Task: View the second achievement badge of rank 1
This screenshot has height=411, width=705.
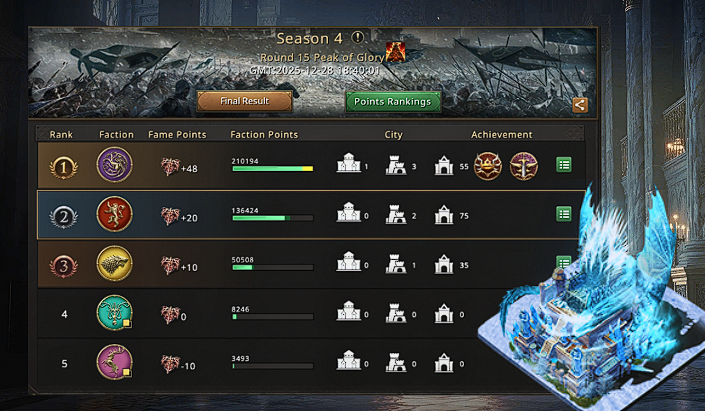Action: coord(524,166)
